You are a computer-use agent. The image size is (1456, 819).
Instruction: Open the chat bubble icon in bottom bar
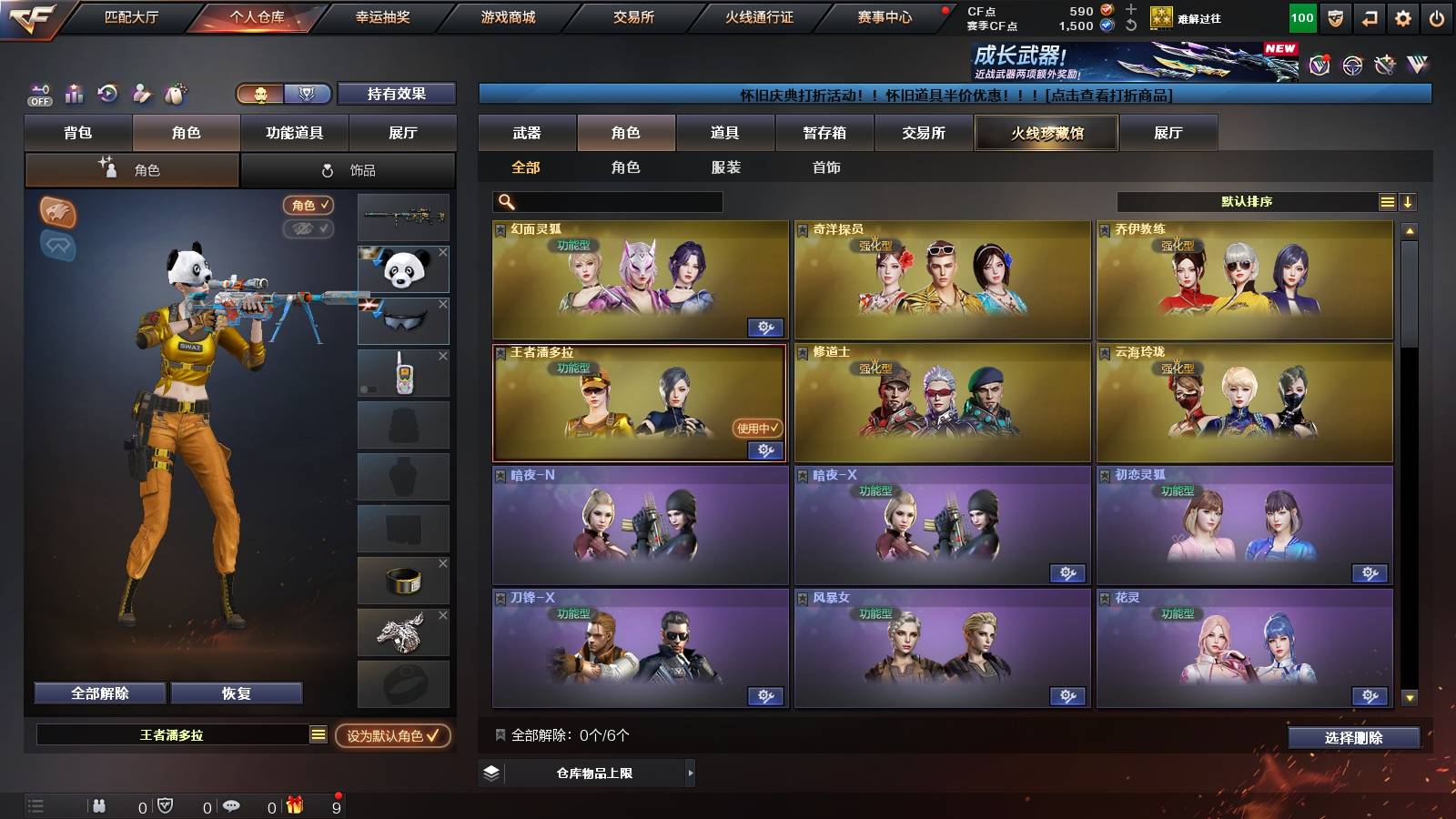tap(232, 805)
